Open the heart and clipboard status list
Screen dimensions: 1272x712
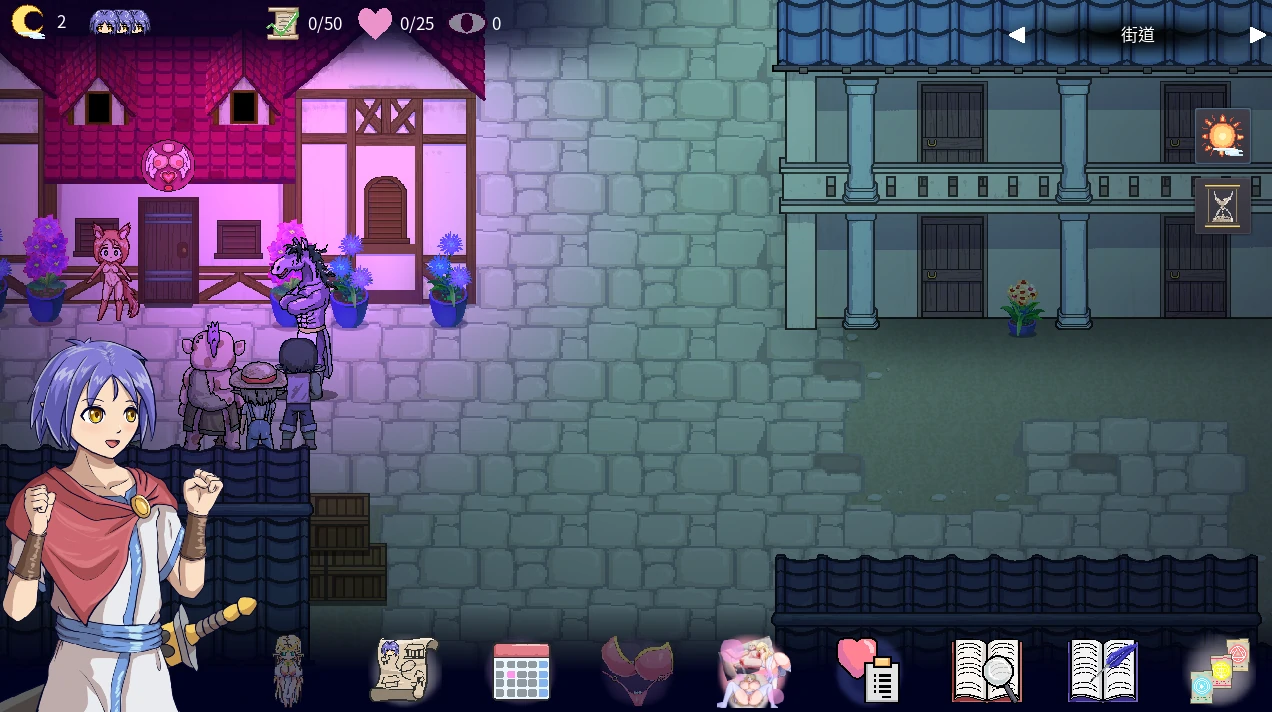(869, 669)
